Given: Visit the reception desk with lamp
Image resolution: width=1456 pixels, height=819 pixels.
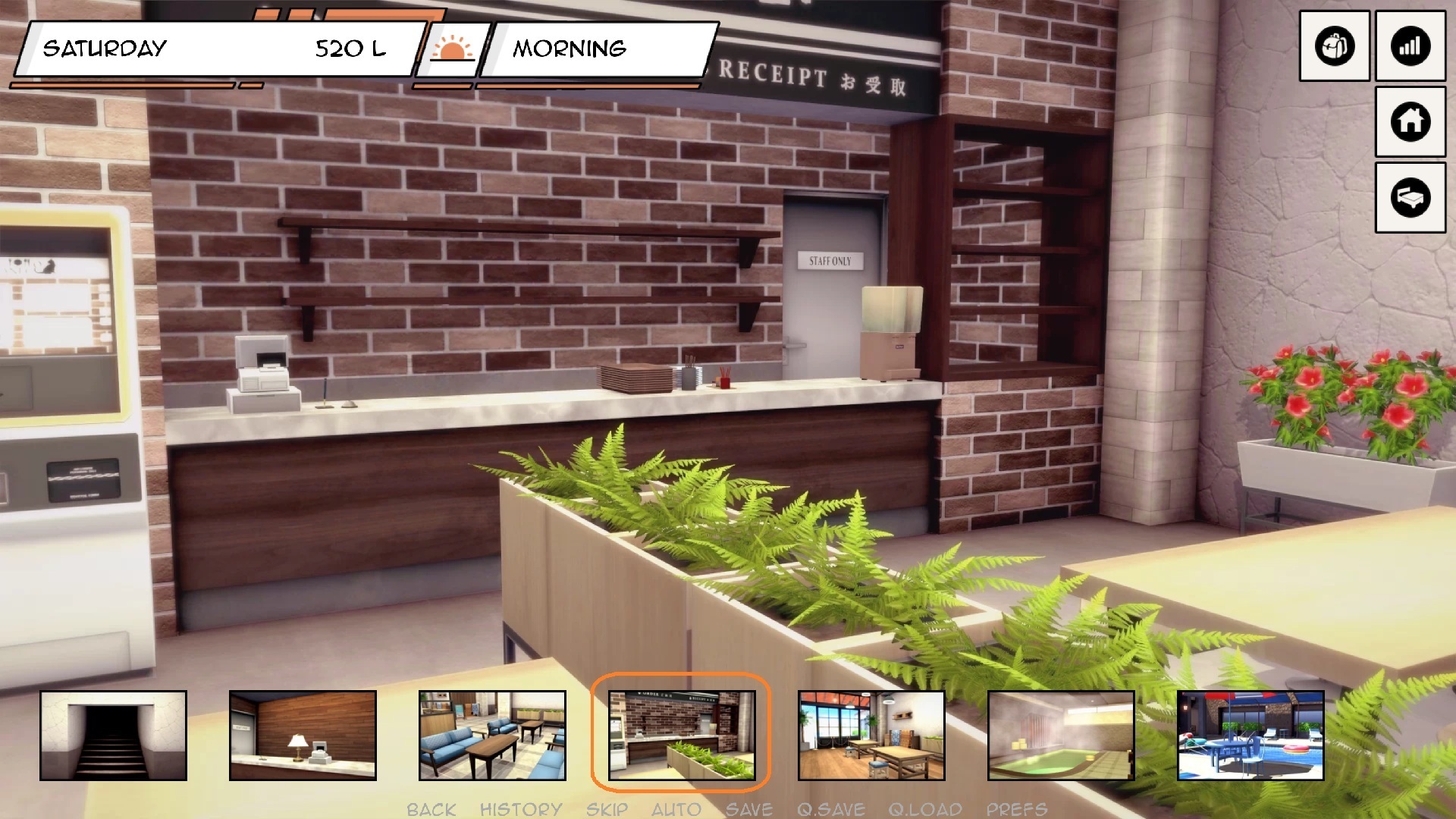Looking at the screenshot, I should [x=303, y=735].
